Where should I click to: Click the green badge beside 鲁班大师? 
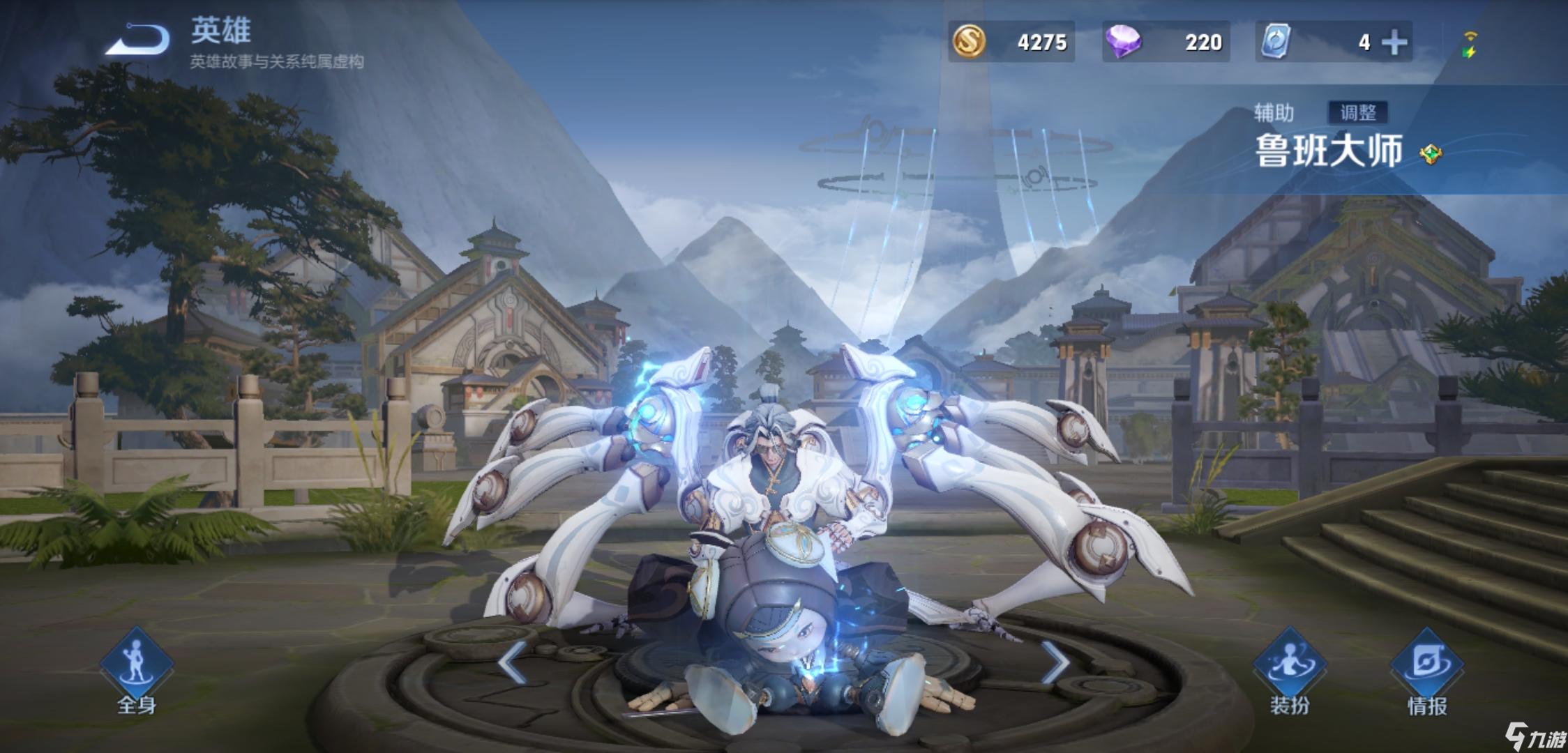(1431, 153)
